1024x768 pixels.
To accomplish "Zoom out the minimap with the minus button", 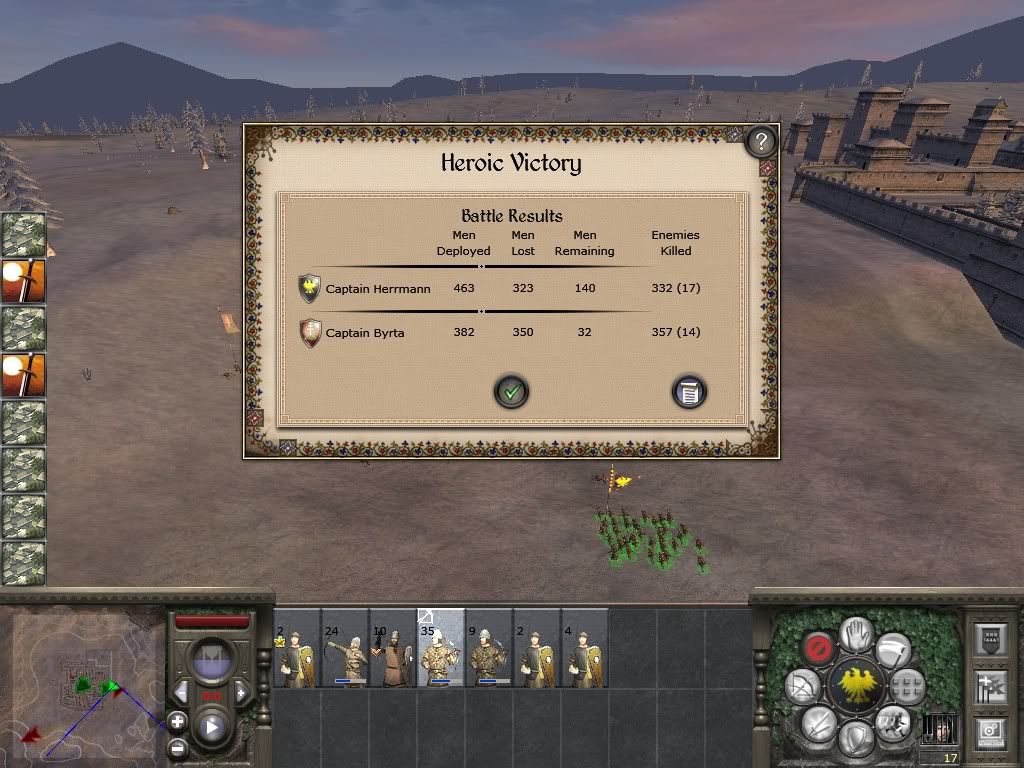I will point(177,747).
